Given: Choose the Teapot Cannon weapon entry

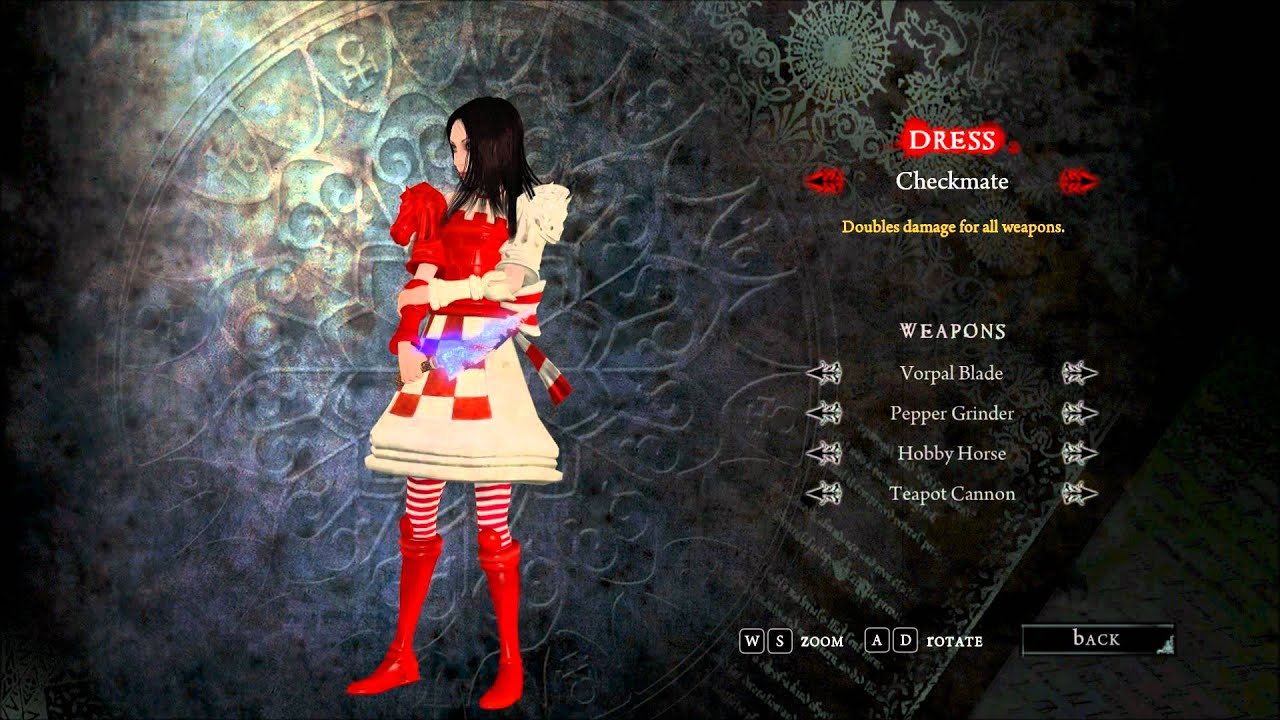Looking at the screenshot, I should [x=951, y=493].
